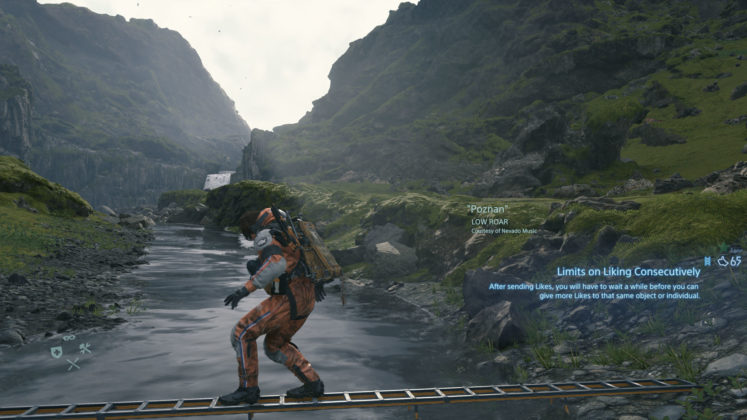Viewport: 747px width, 420px height.
Task: Click the infinity symbol icon
Action: click(x=69, y=338)
